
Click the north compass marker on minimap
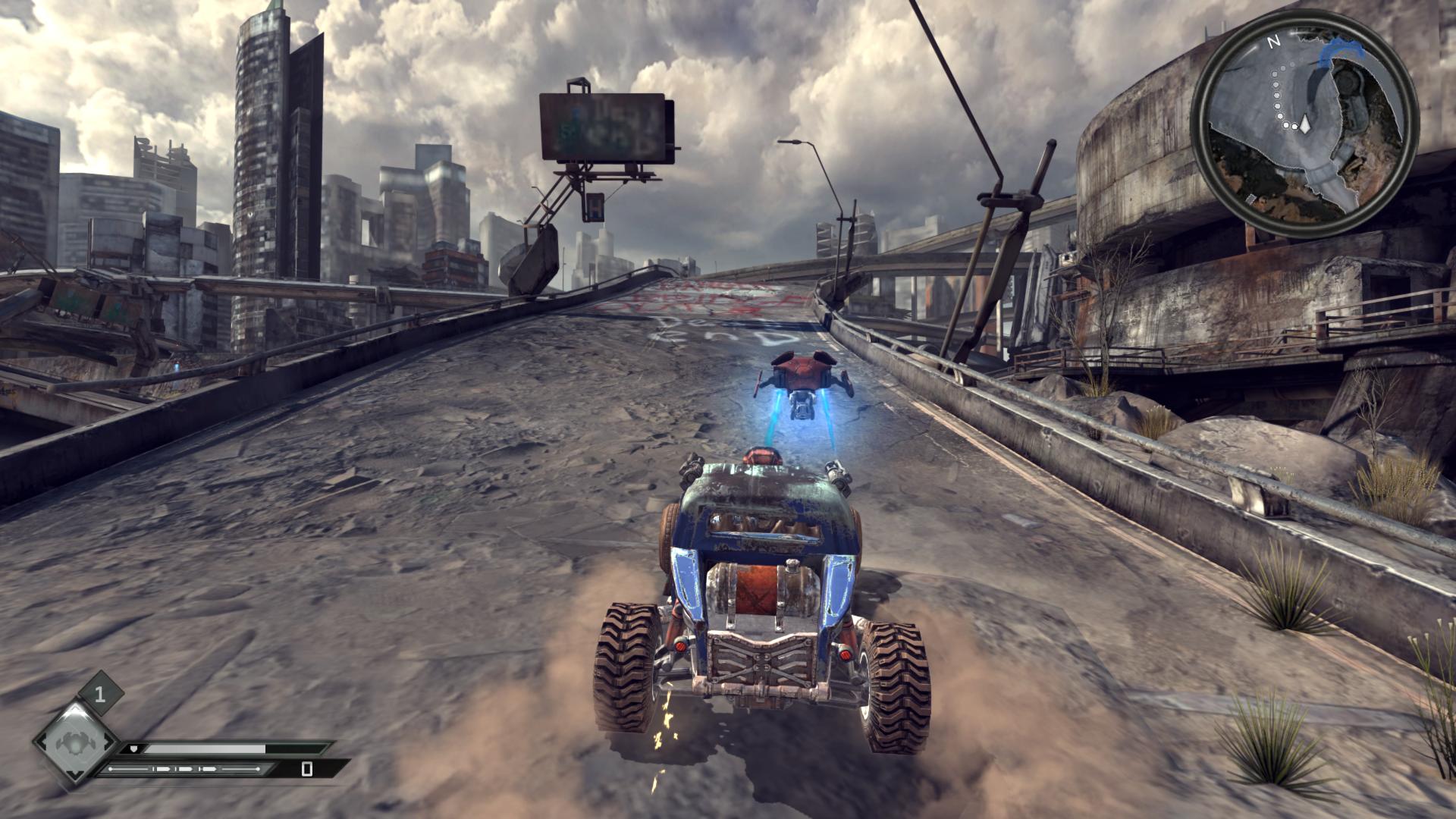1274,42
